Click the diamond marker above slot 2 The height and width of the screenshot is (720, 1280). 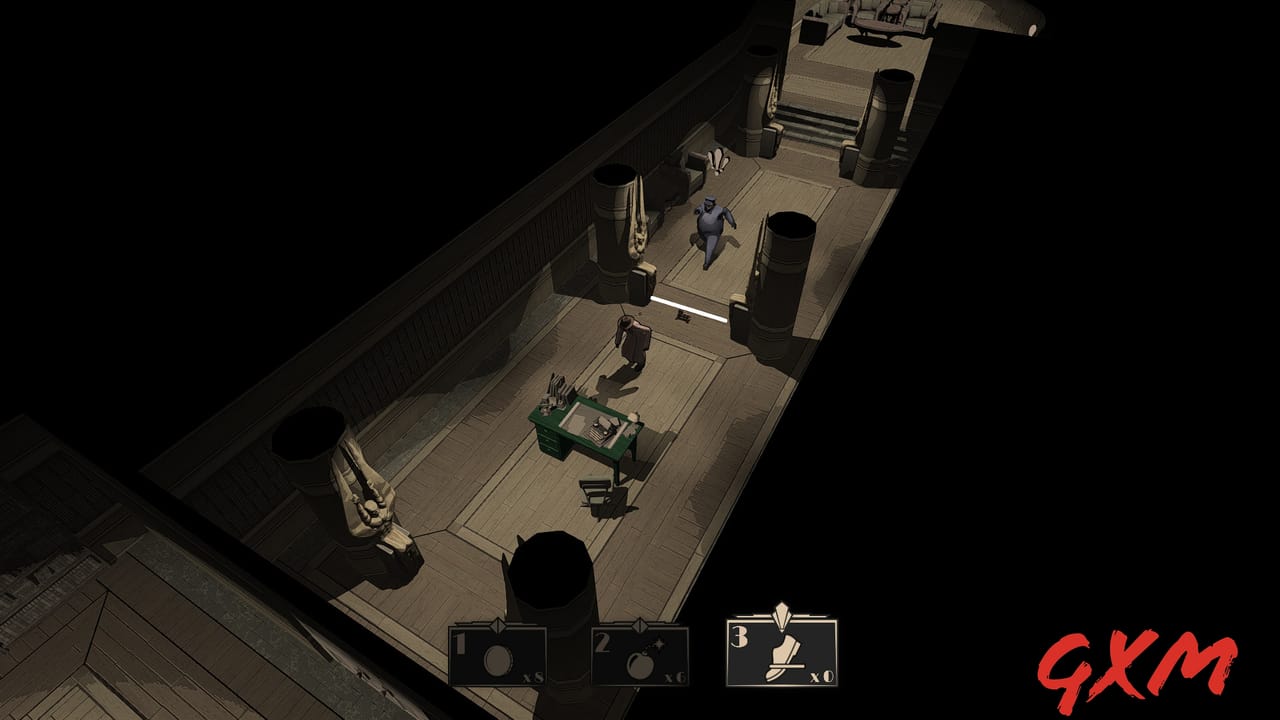pos(639,626)
